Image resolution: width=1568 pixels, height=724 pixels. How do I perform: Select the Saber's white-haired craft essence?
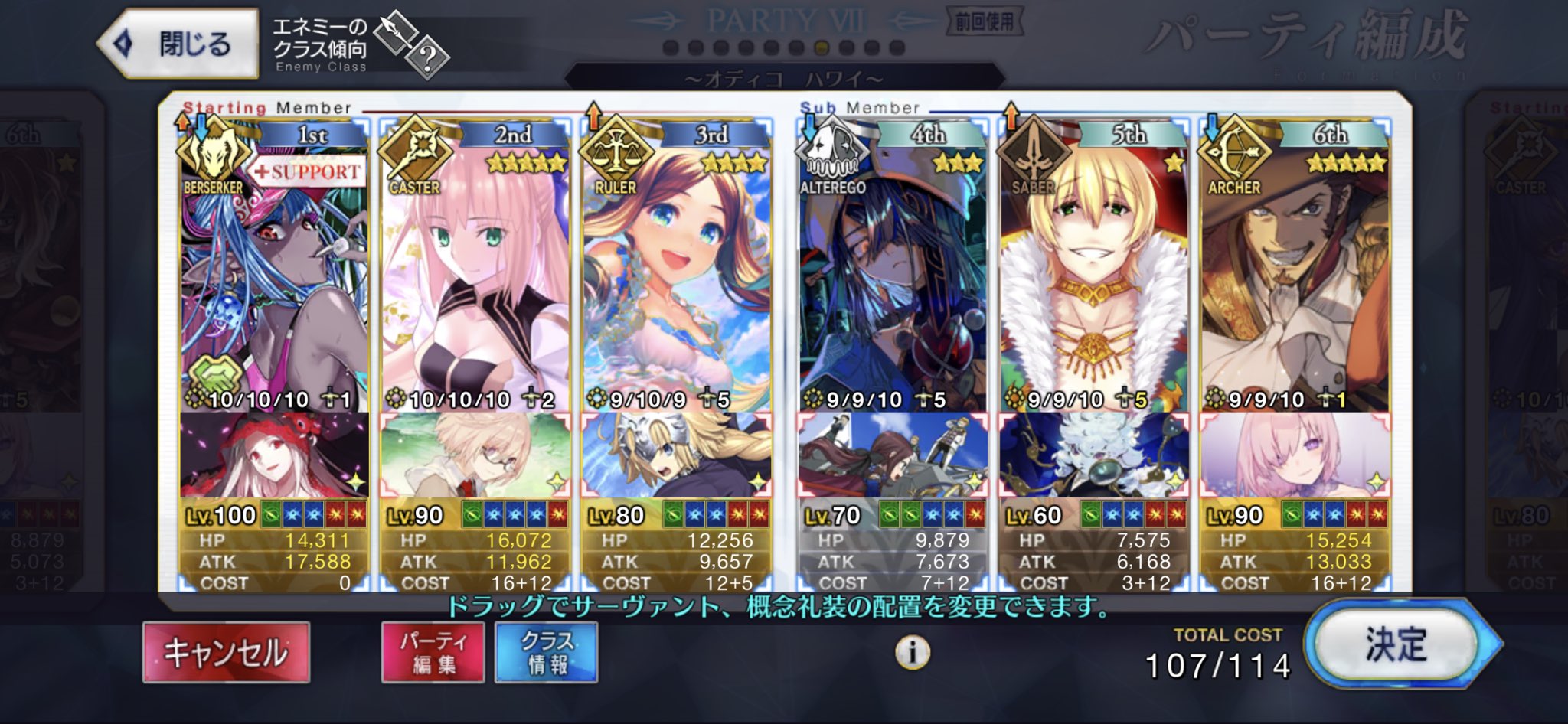pos(1093,455)
